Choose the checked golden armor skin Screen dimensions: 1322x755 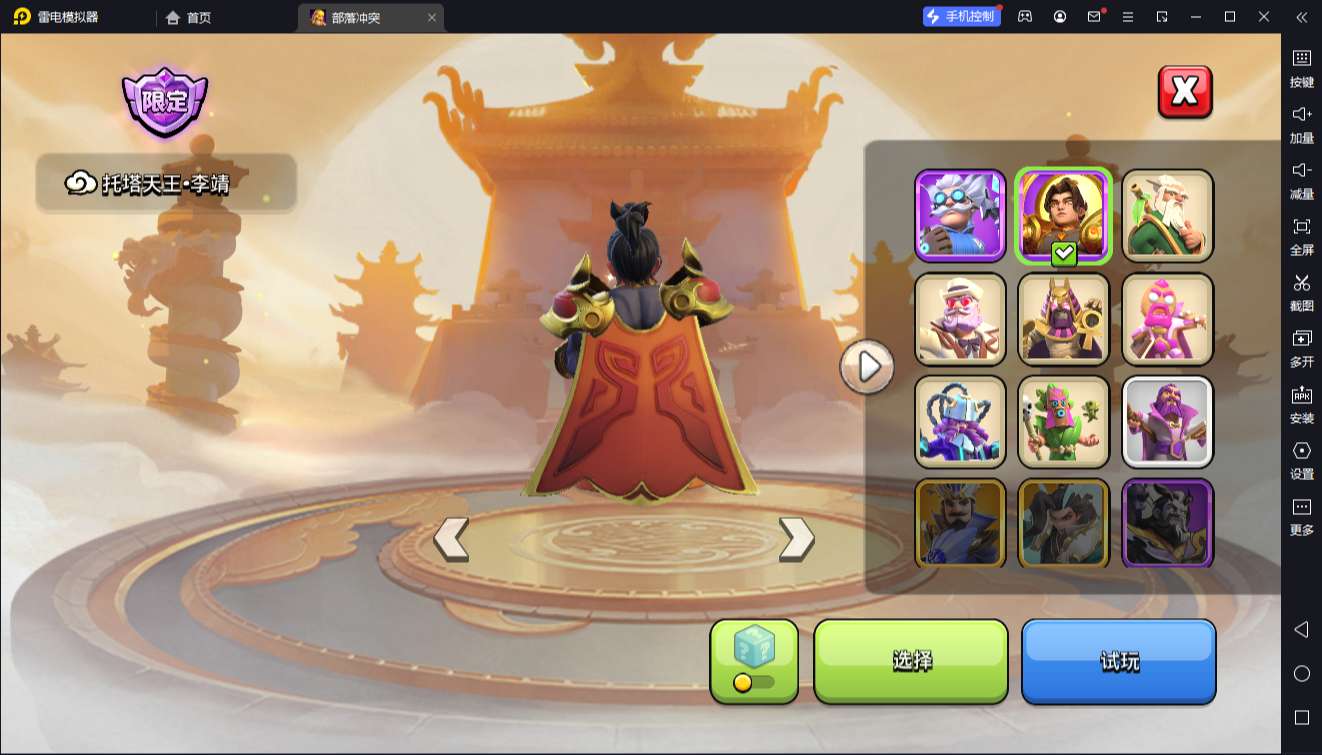tap(1064, 216)
